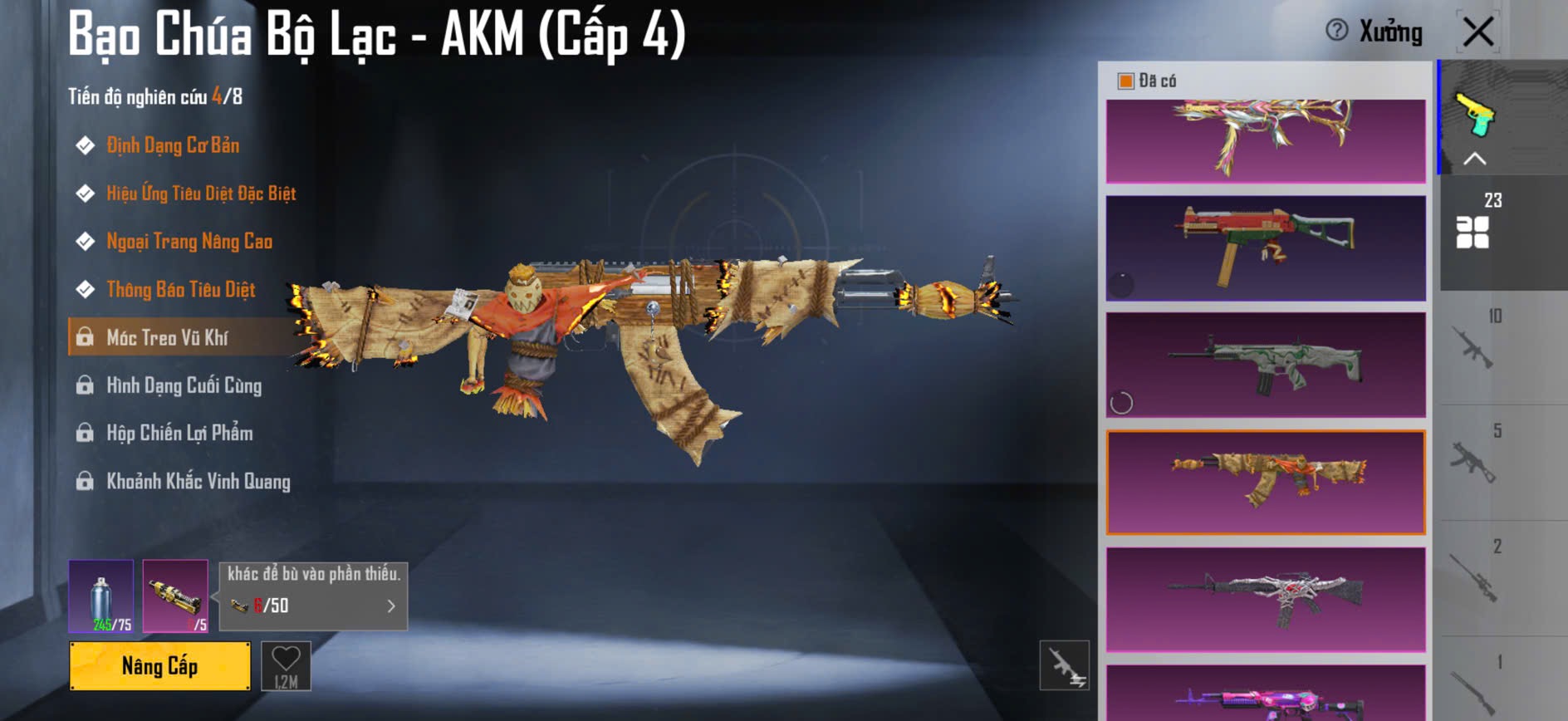Select locked Móc Treo Vũ Khí level
Screen dimensions: 1568x721
167,337
